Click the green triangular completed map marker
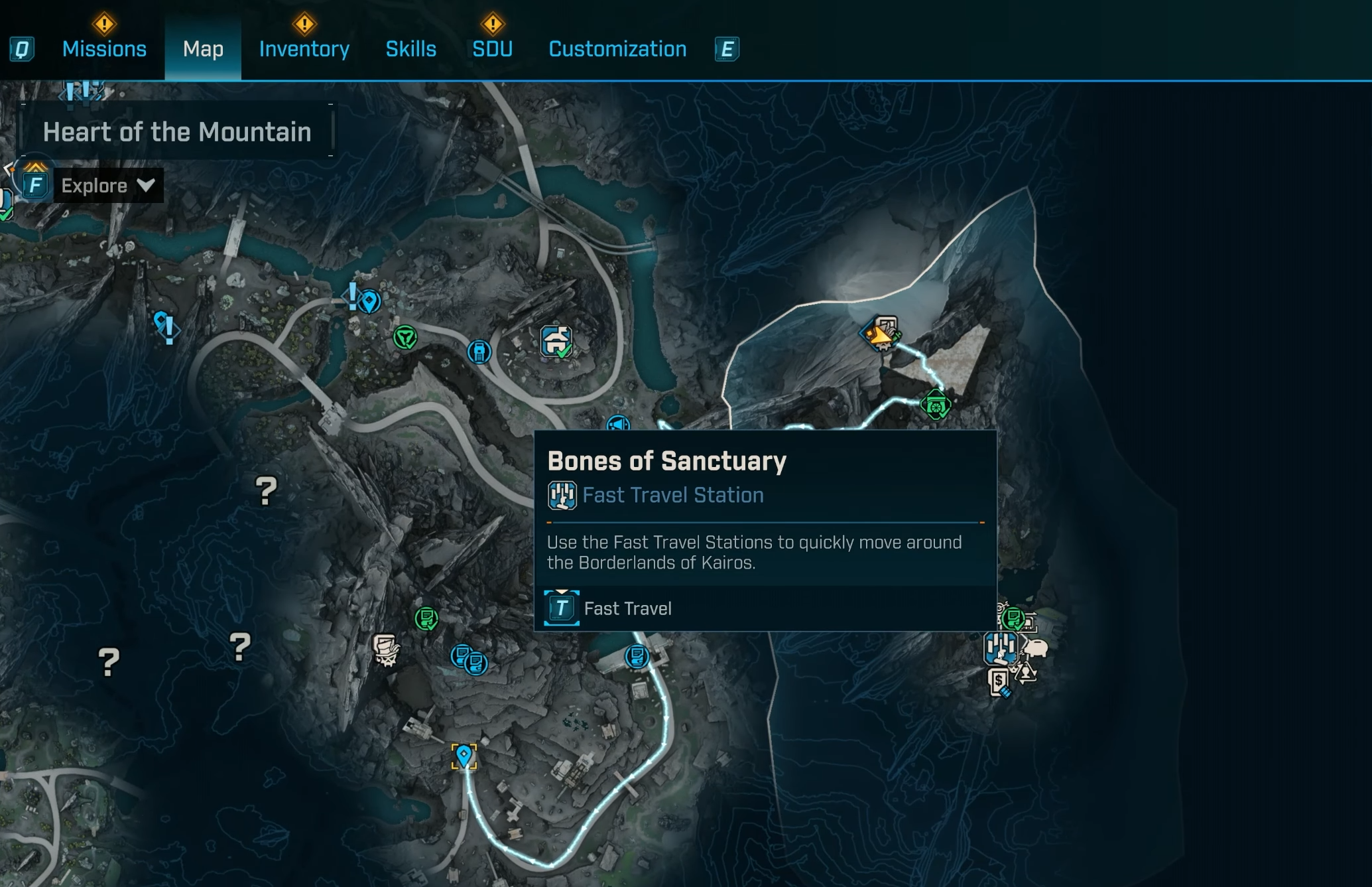 click(x=405, y=338)
